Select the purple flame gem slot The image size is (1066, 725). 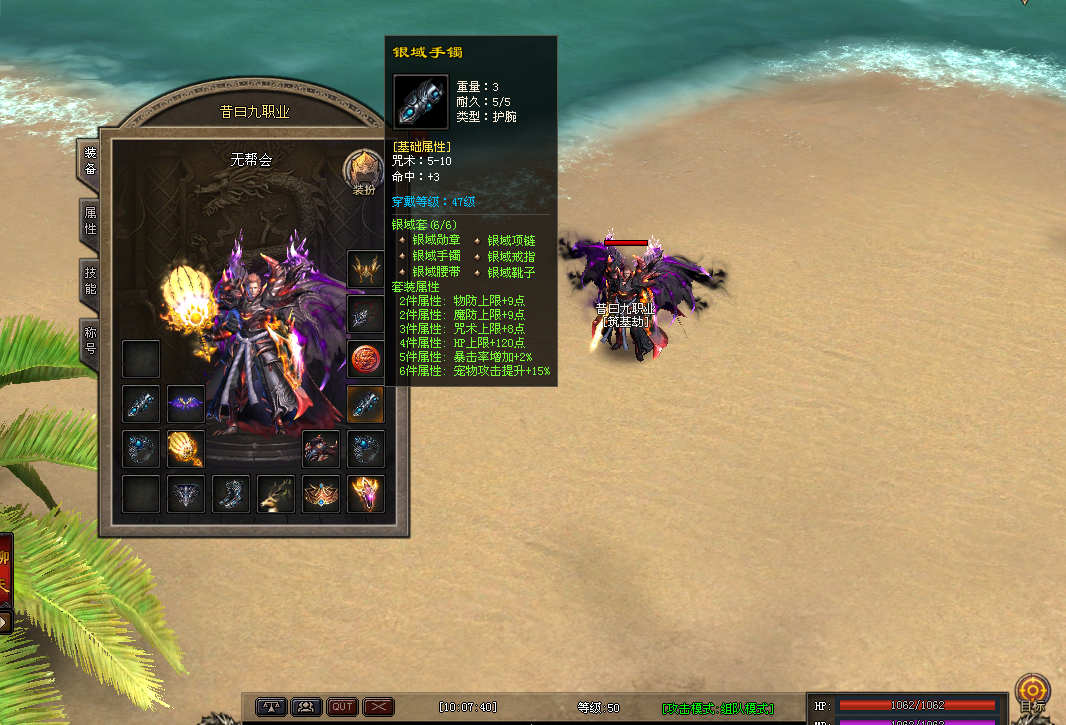tap(366, 494)
